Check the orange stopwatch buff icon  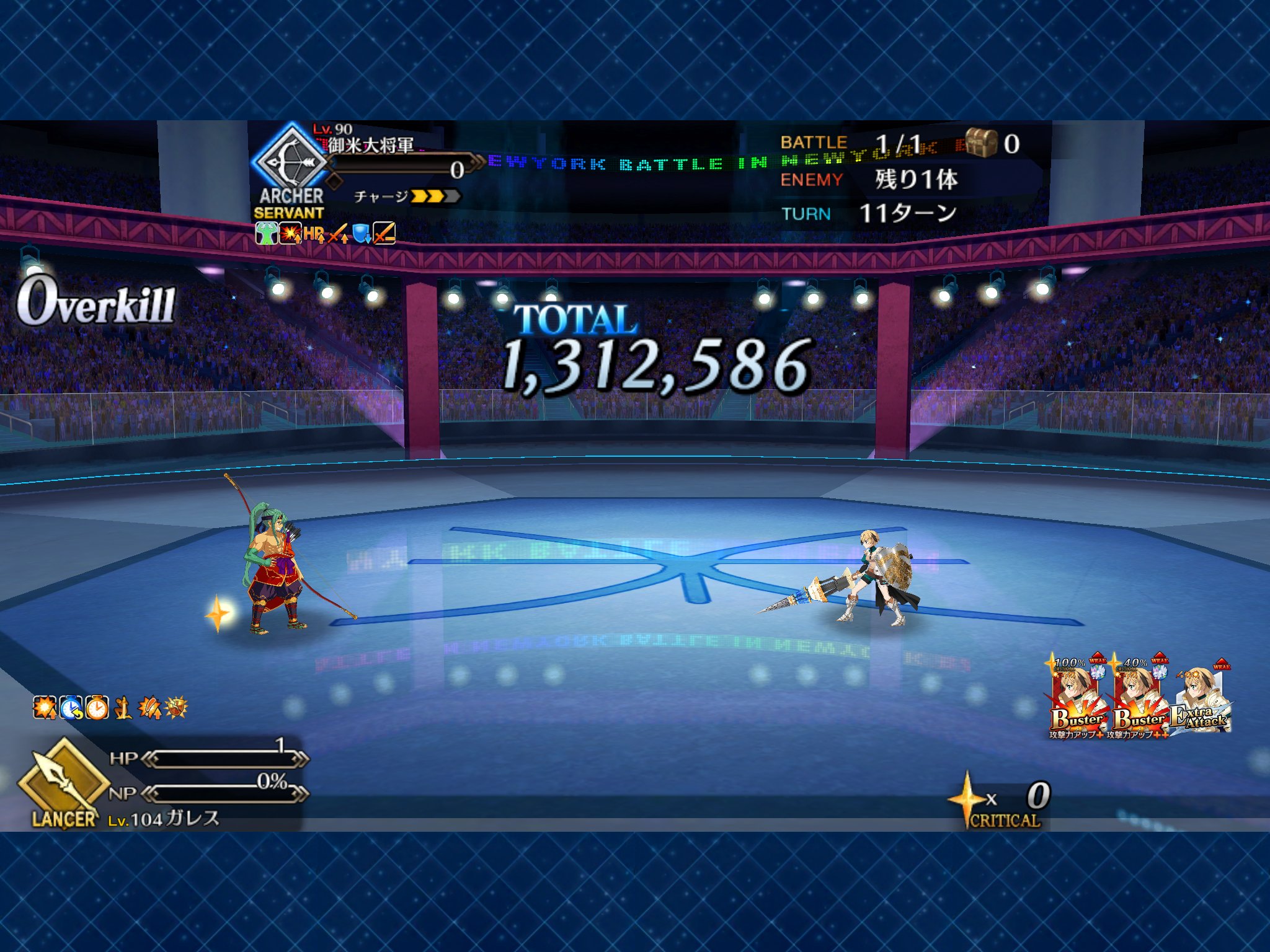97,708
